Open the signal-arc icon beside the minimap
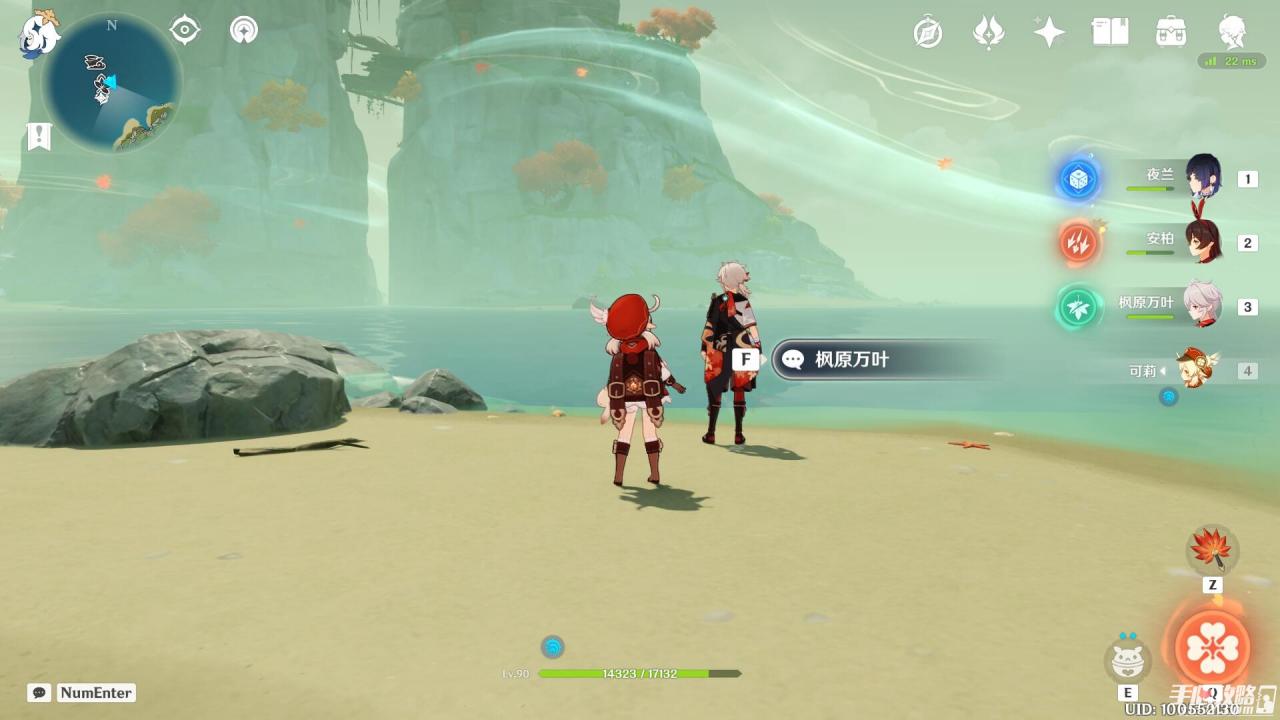Screen dimensions: 1280x720 [243, 31]
